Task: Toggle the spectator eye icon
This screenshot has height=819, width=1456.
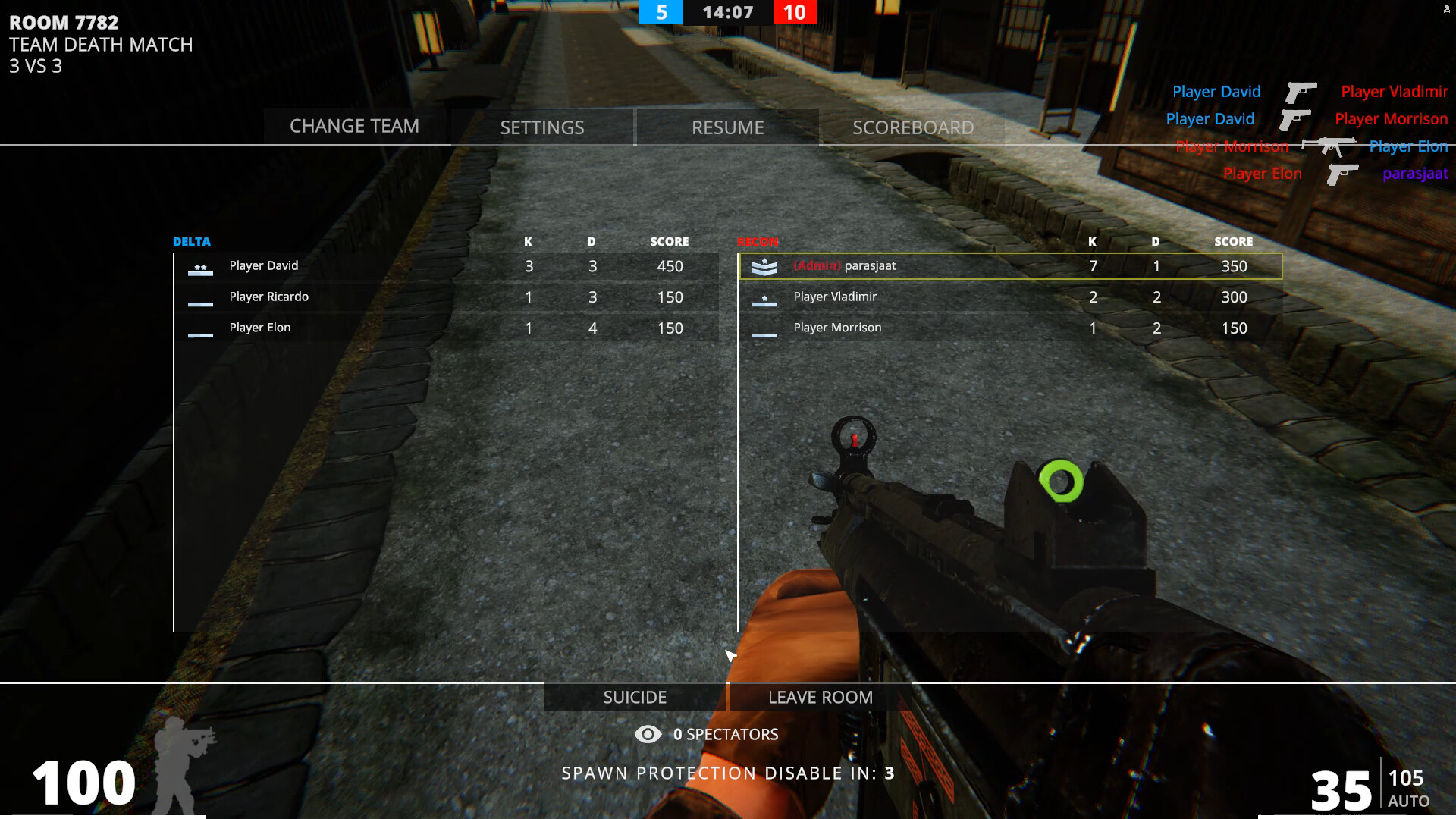Action: coord(647,734)
